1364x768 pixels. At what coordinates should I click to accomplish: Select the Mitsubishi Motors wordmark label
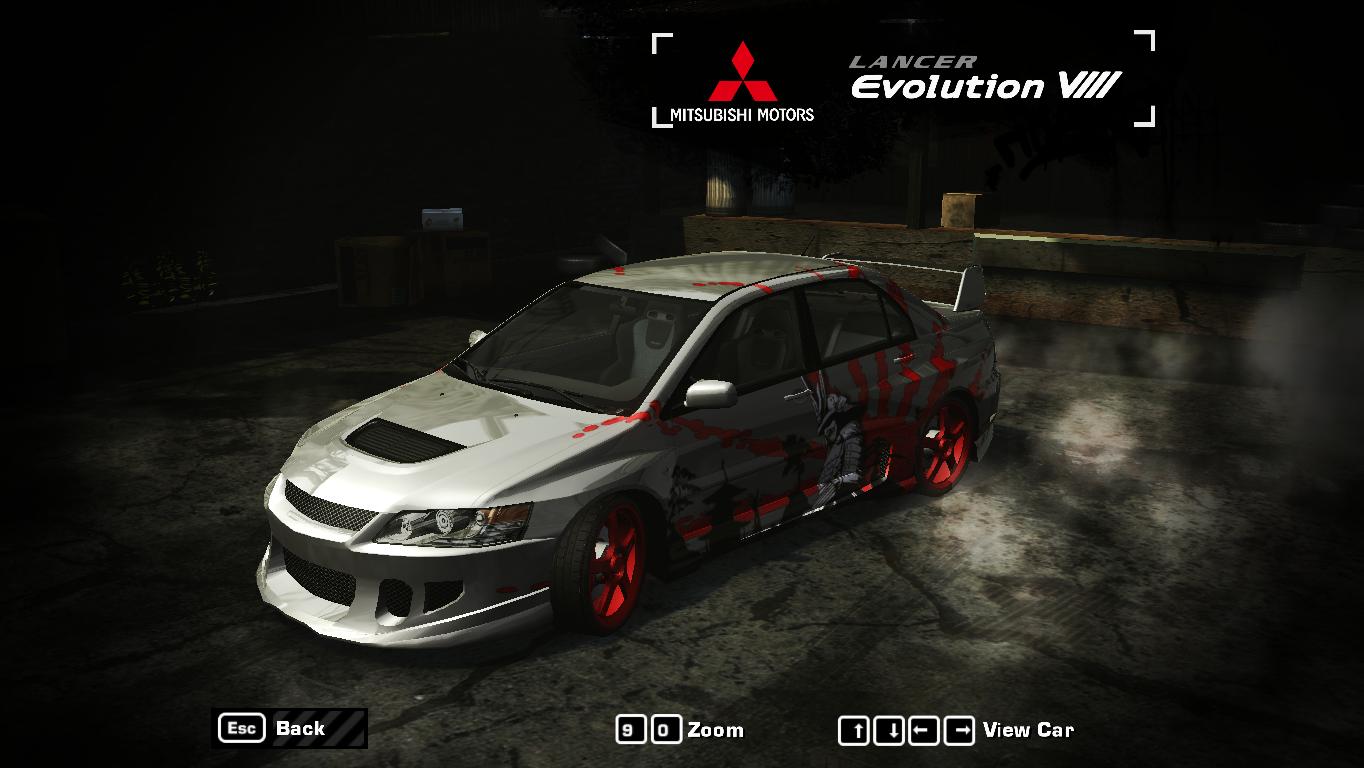(x=741, y=113)
